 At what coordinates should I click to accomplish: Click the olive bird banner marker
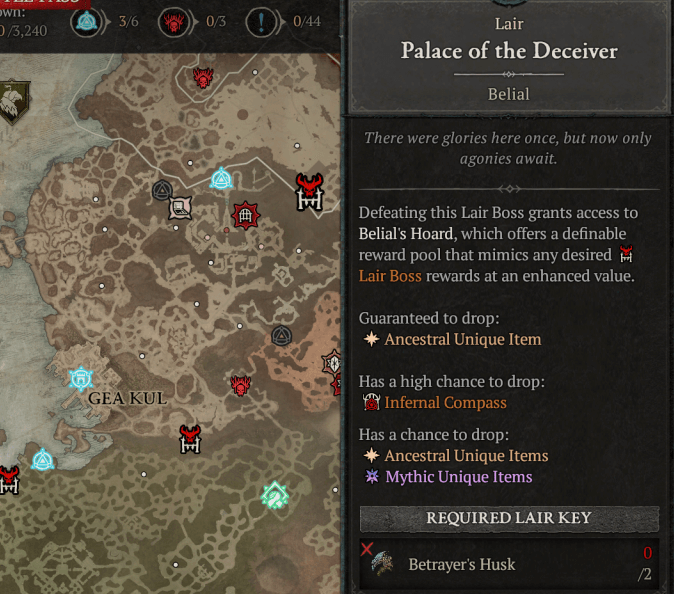[13, 103]
